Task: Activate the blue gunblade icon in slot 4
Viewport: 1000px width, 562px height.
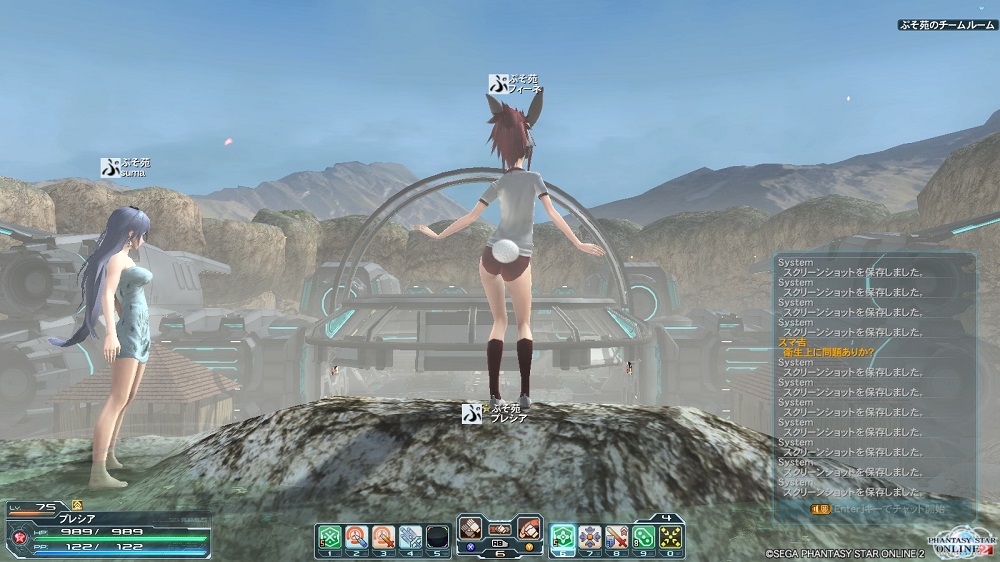Action: (410, 538)
